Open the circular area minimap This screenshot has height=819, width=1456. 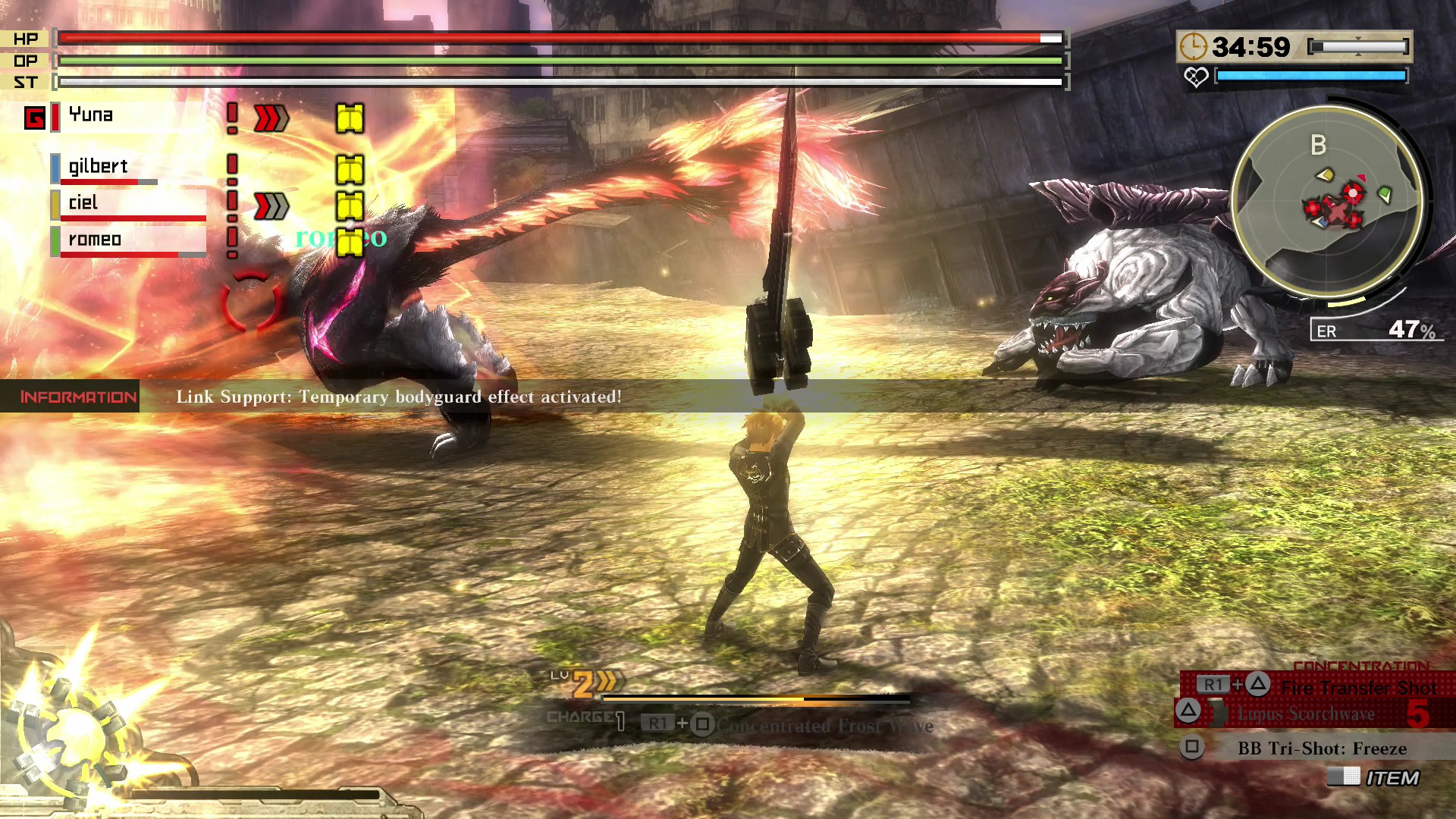[x=1327, y=201]
